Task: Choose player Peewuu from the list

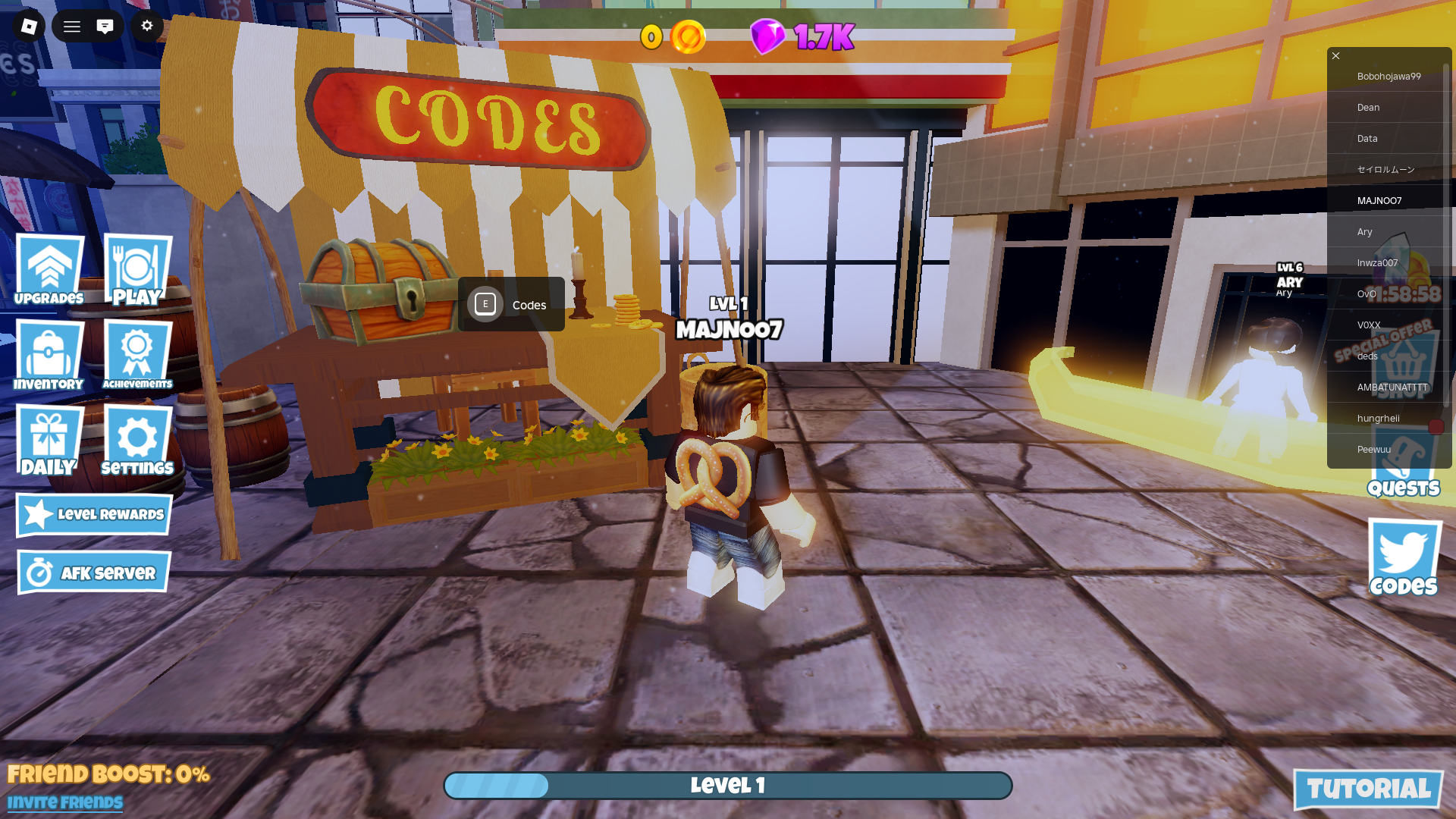Action: tap(1373, 450)
